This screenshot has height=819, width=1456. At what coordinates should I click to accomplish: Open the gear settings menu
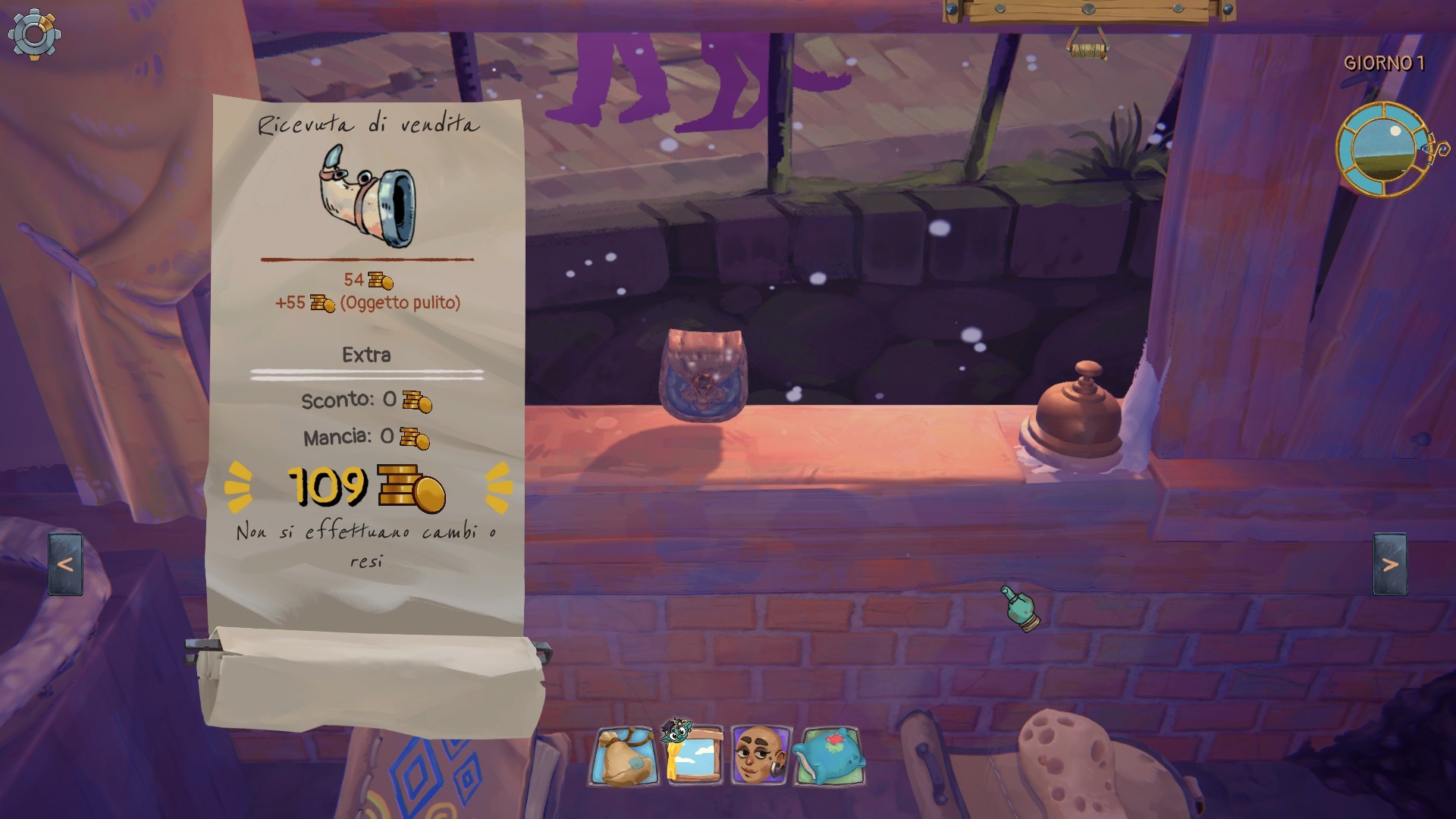[34, 34]
